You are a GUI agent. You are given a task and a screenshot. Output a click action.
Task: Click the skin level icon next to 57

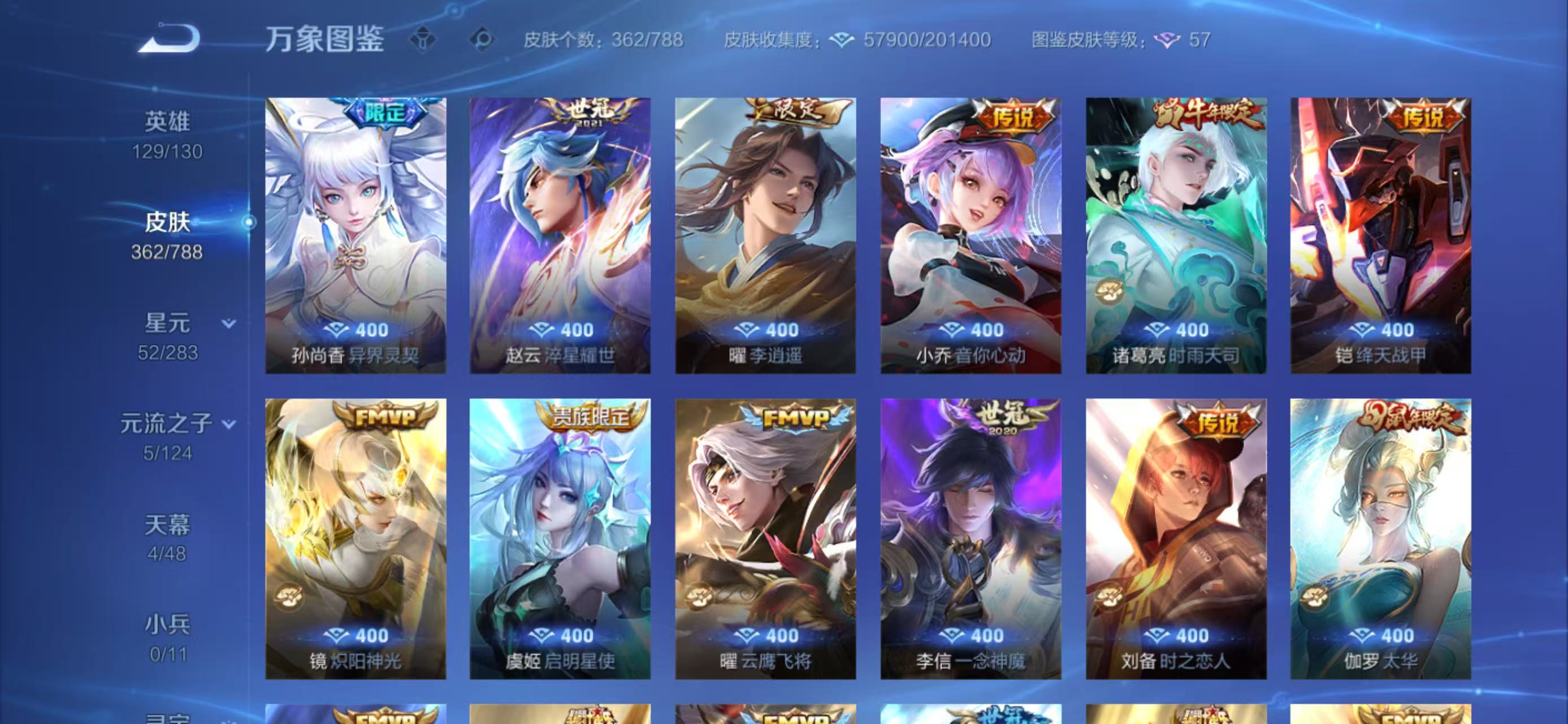coord(1167,41)
